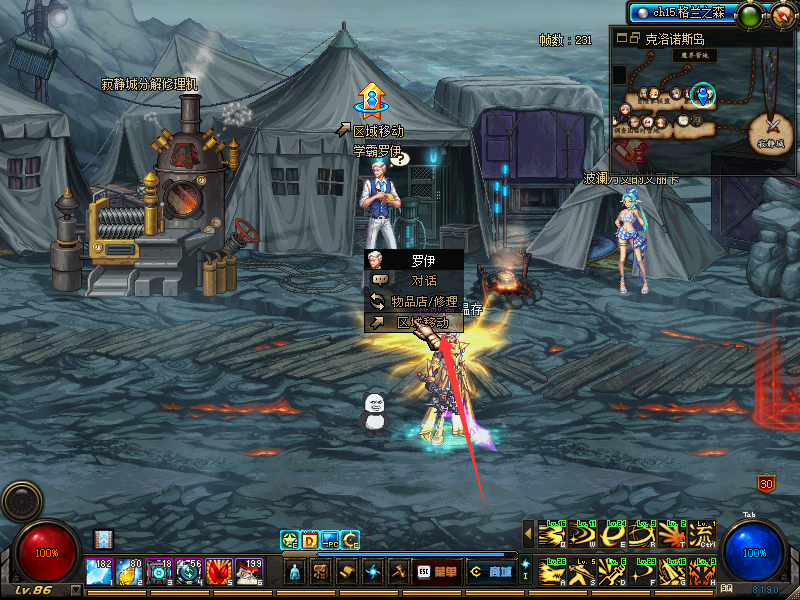Open the 商城 shop button

[492, 573]
